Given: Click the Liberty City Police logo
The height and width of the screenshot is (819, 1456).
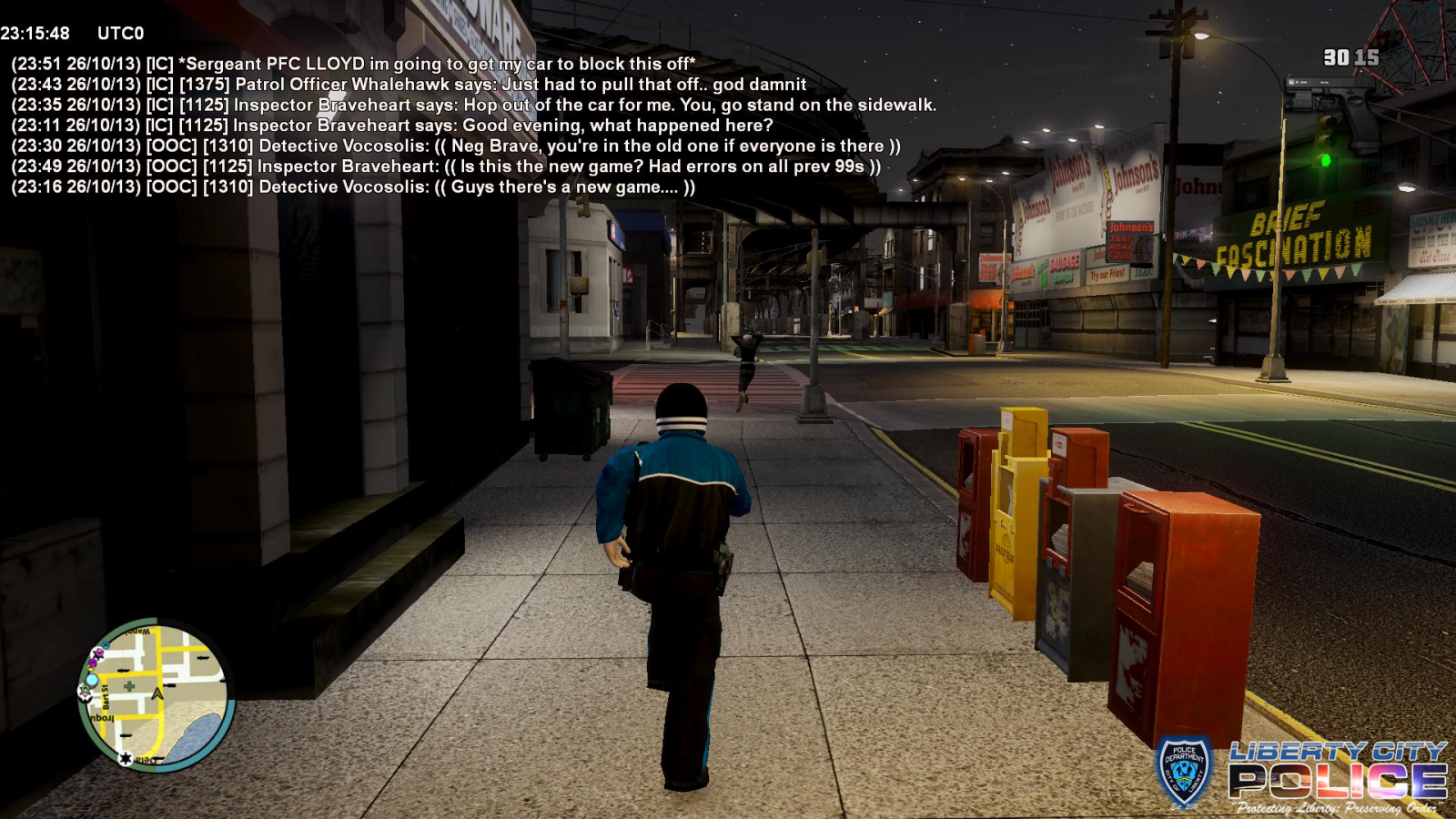Looking at the screenshot, I should tap(1301, 776).
